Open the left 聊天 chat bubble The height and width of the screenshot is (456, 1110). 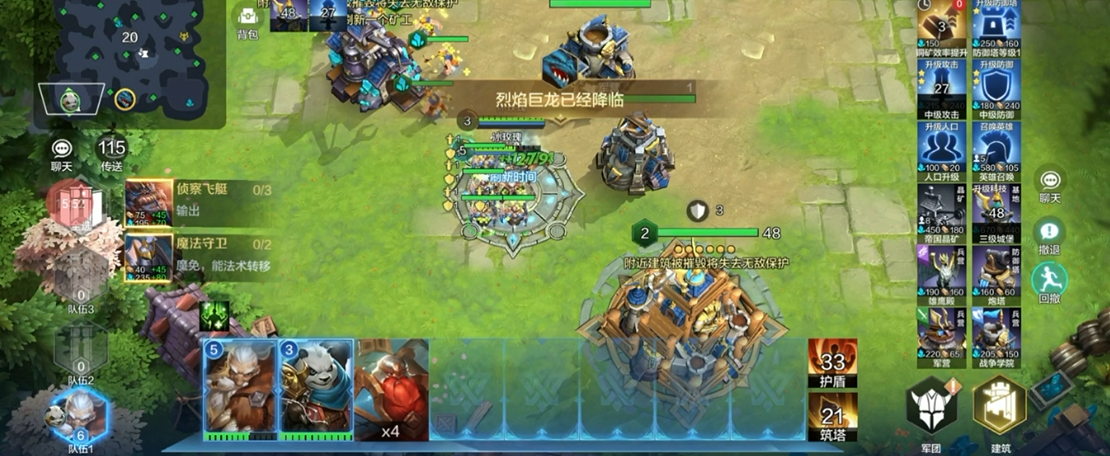(62, 153)
